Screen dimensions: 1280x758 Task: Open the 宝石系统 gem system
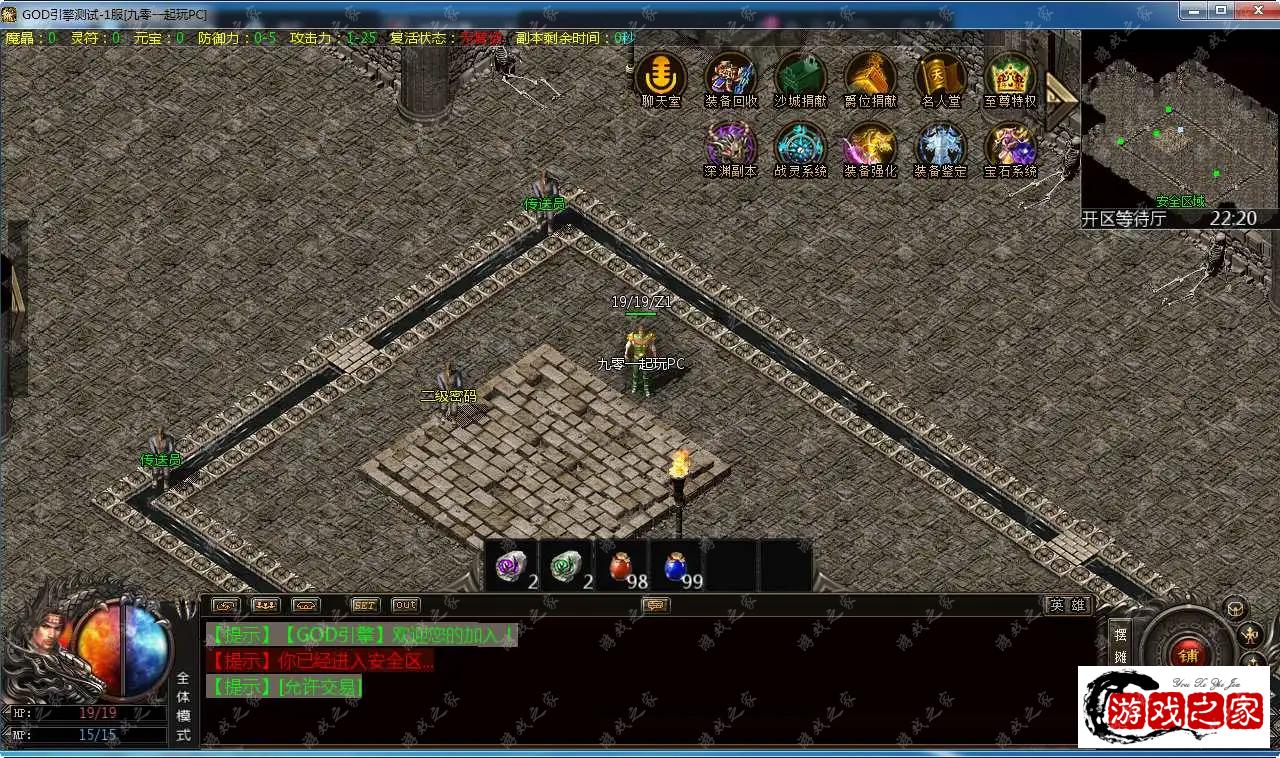(1010, 146)
